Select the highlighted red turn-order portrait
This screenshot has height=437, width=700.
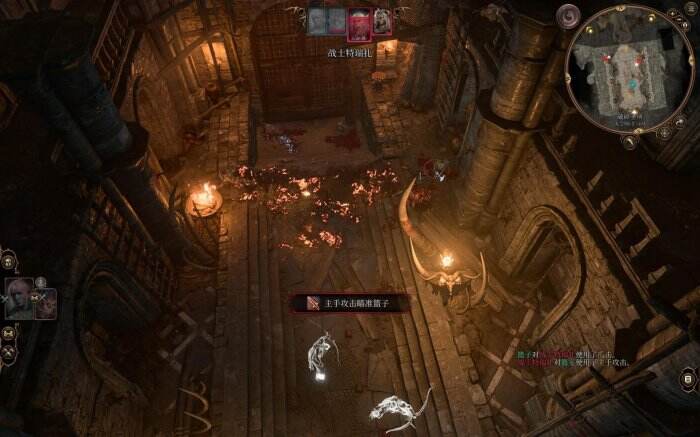(x=359, y=21)
